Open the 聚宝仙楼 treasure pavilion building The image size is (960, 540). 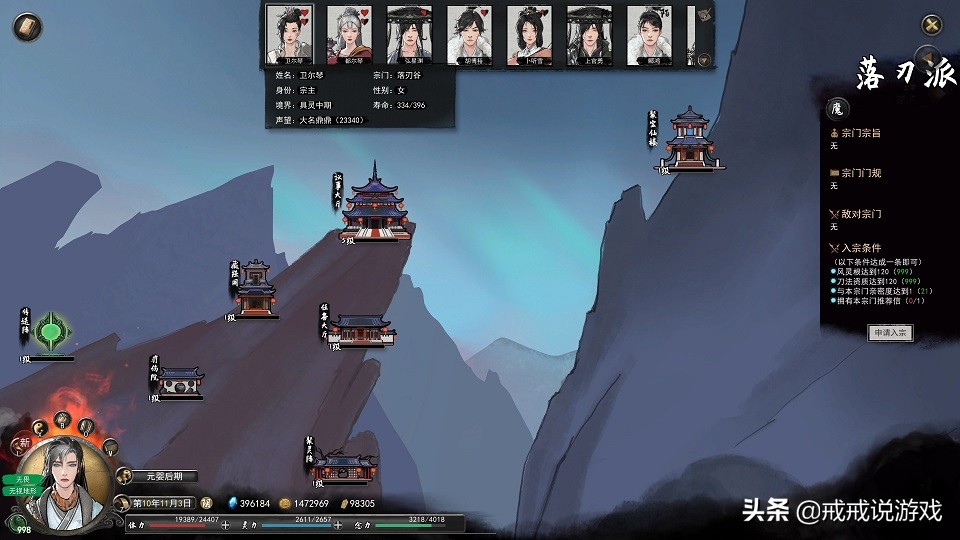(x=690, y=140)
